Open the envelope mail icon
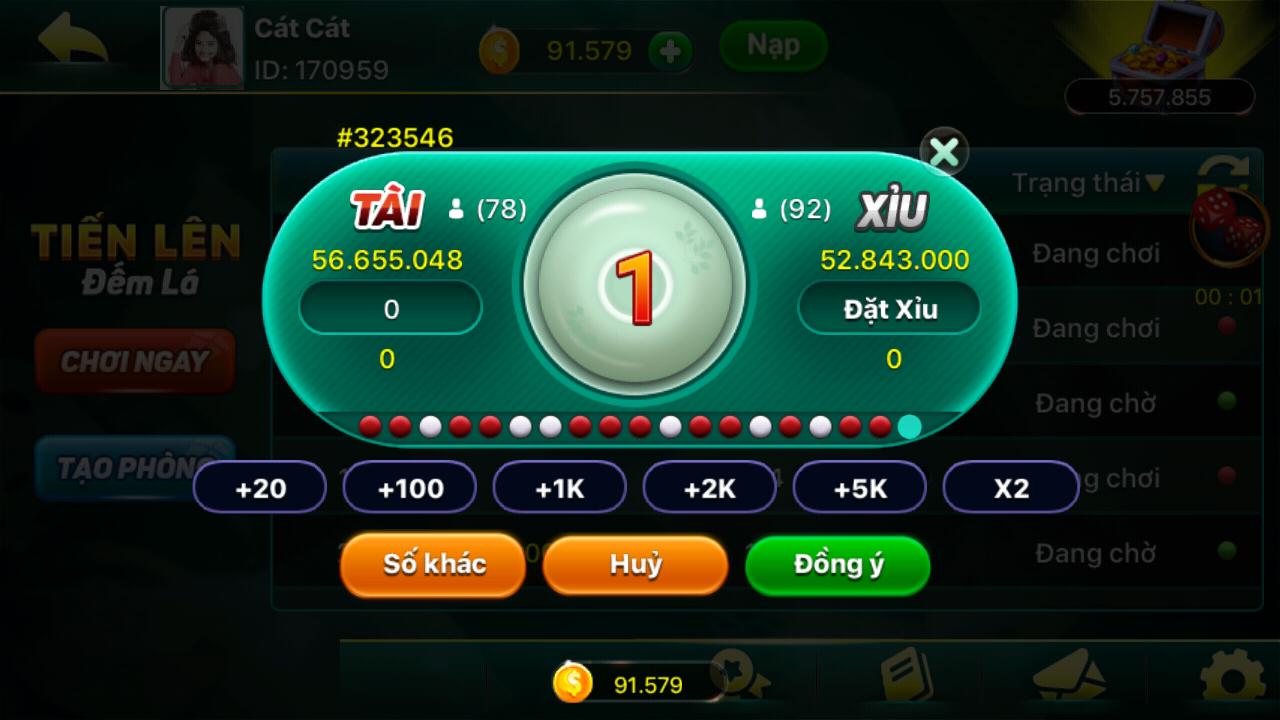 coord(1068,677)
